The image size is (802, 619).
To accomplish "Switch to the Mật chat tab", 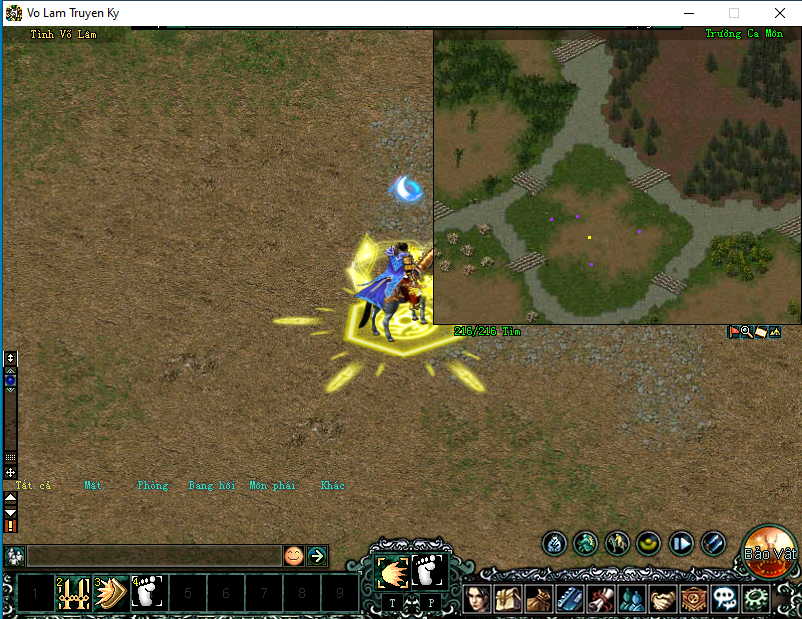I will (93, 486).
